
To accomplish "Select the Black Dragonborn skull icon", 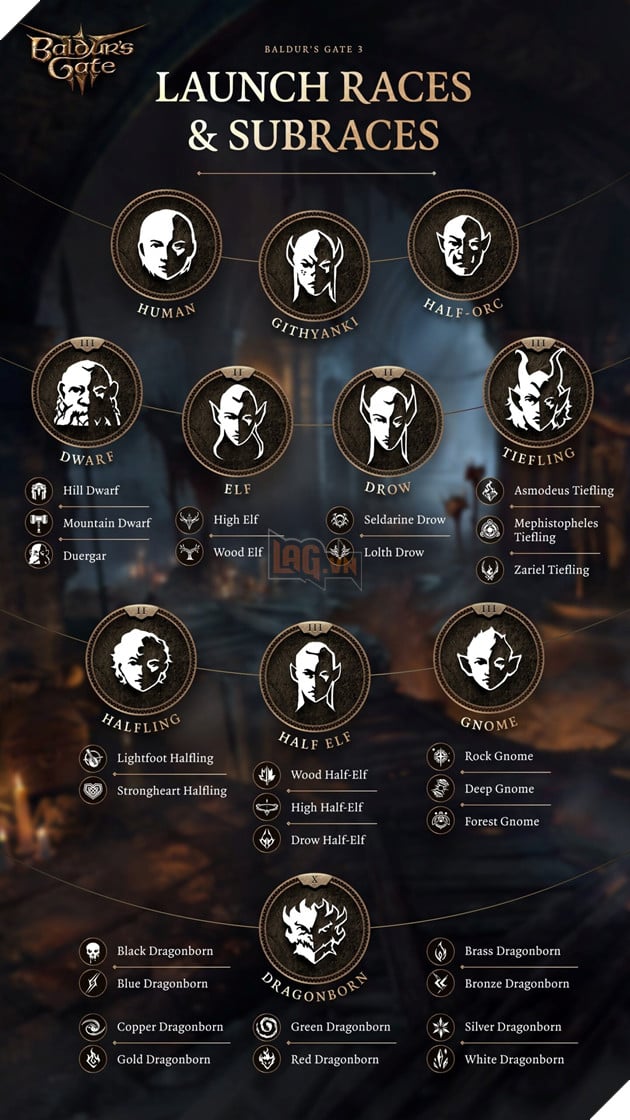I will (93, 951).
